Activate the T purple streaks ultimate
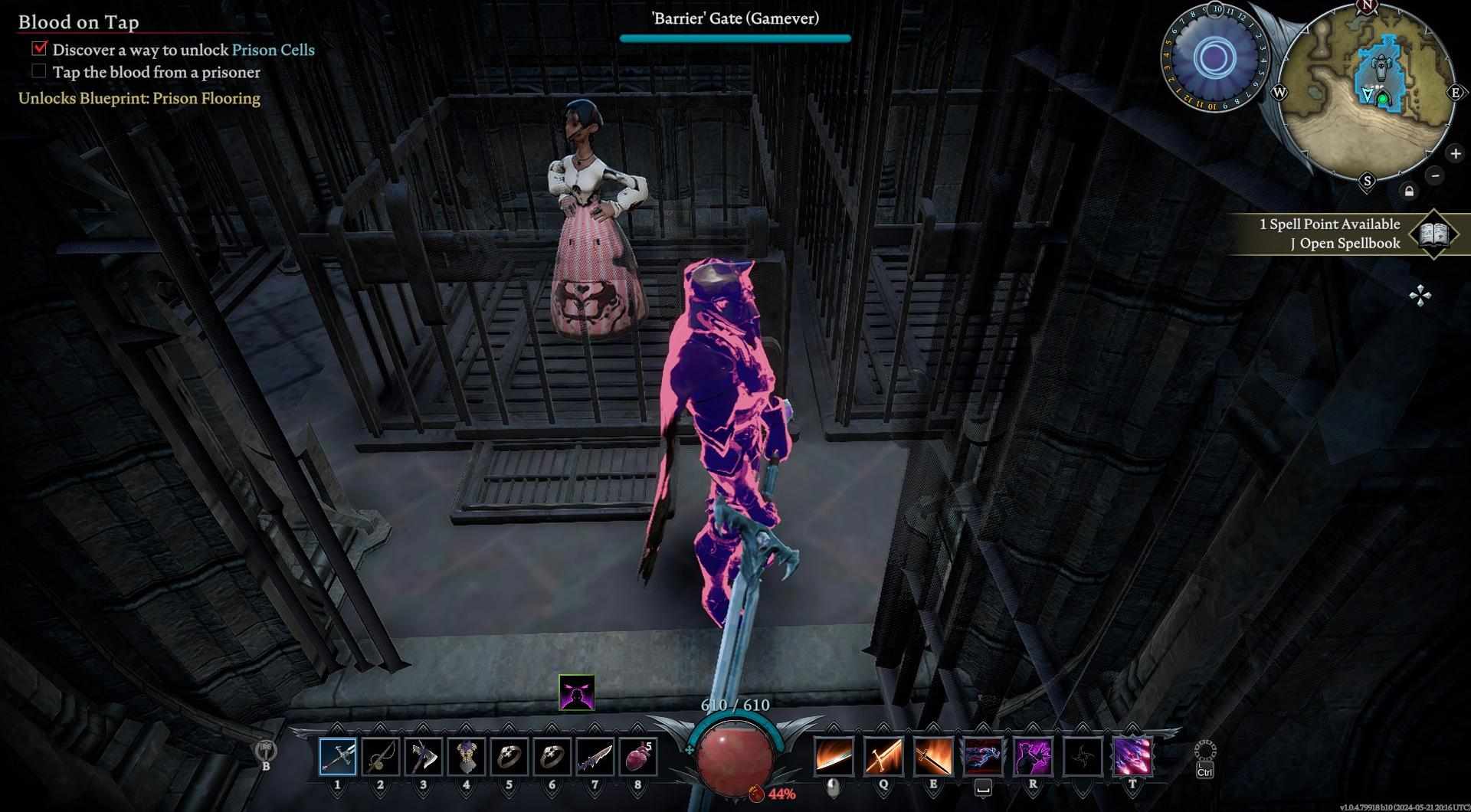 (x=1132, y=756)
